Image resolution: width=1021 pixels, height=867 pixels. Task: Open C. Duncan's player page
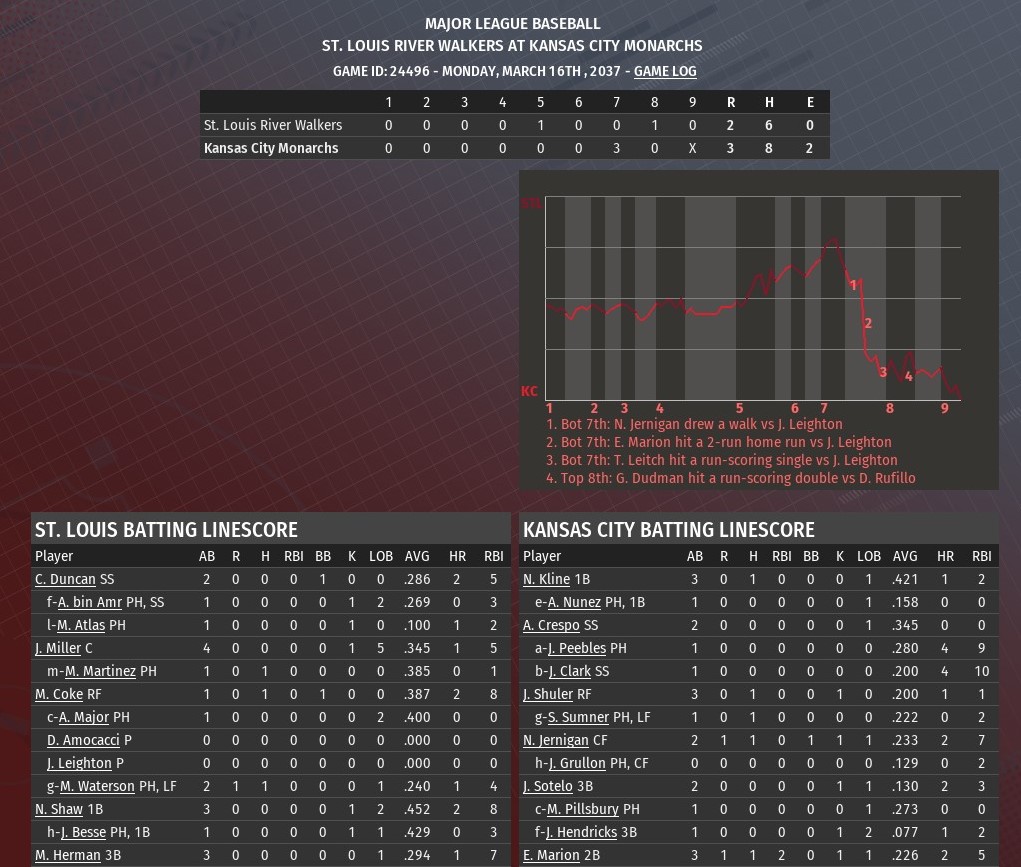65,579
